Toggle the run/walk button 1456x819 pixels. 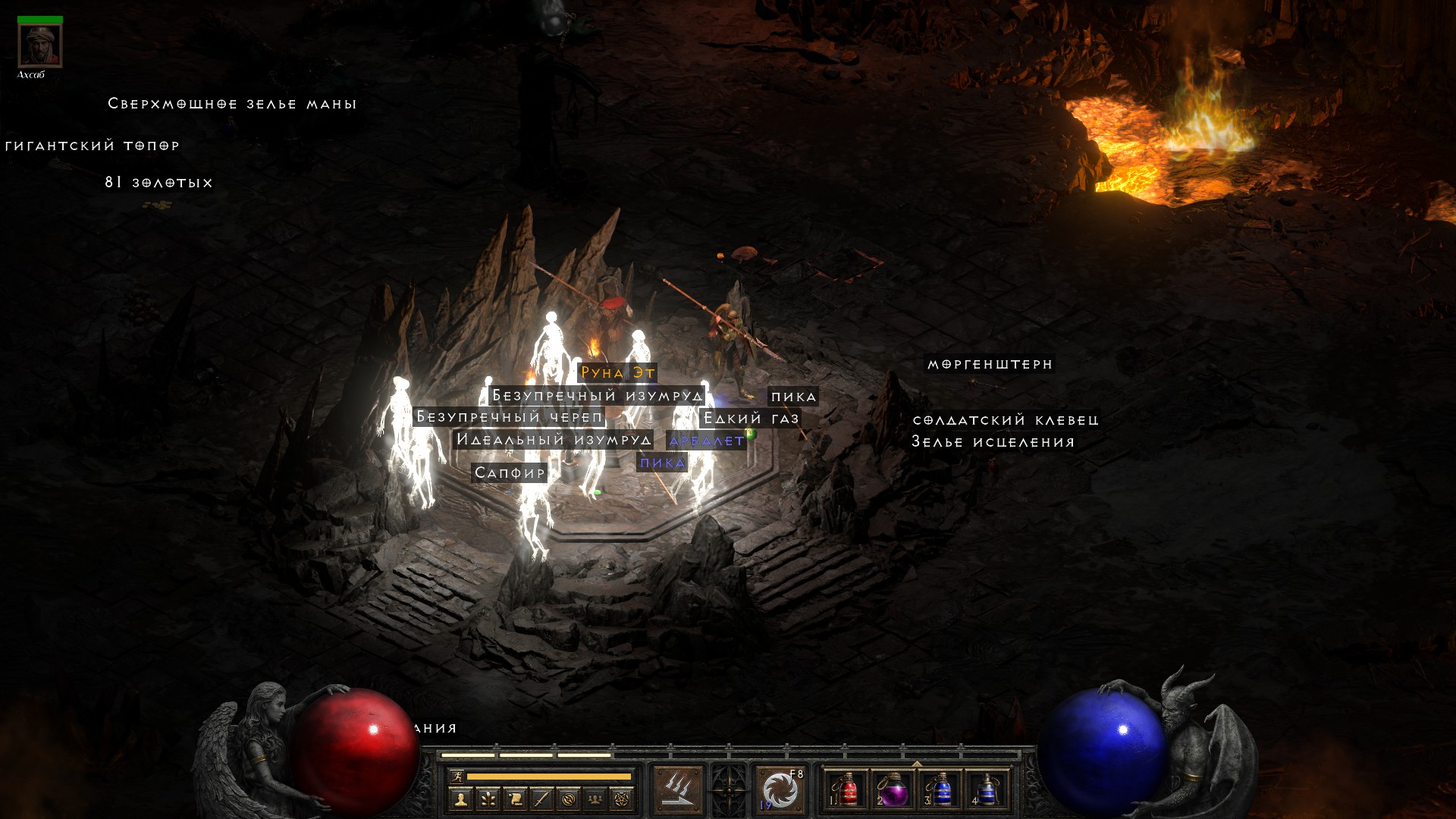457,776
